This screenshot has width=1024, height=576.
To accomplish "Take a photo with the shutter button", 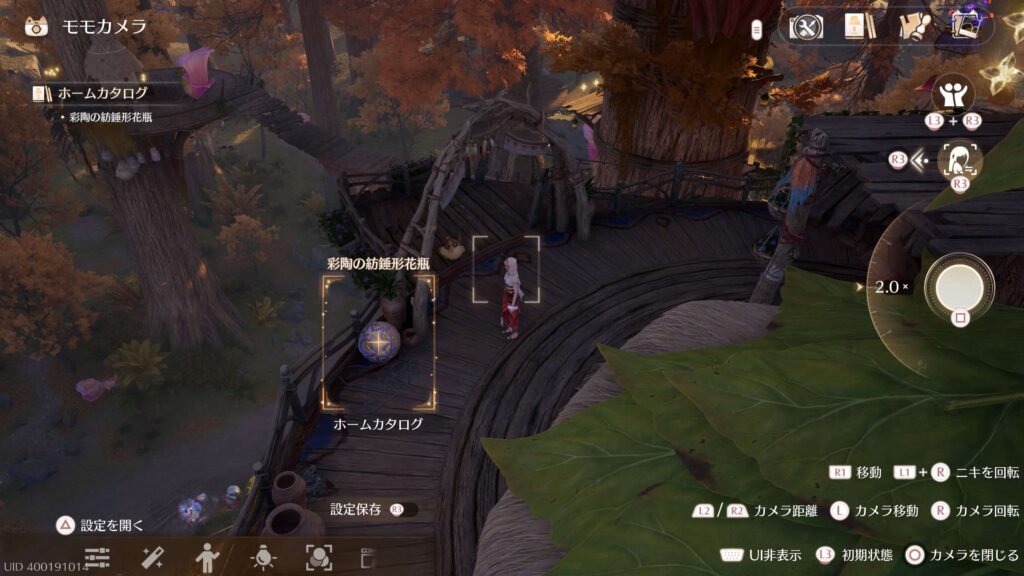I will [x=959, y=286].
